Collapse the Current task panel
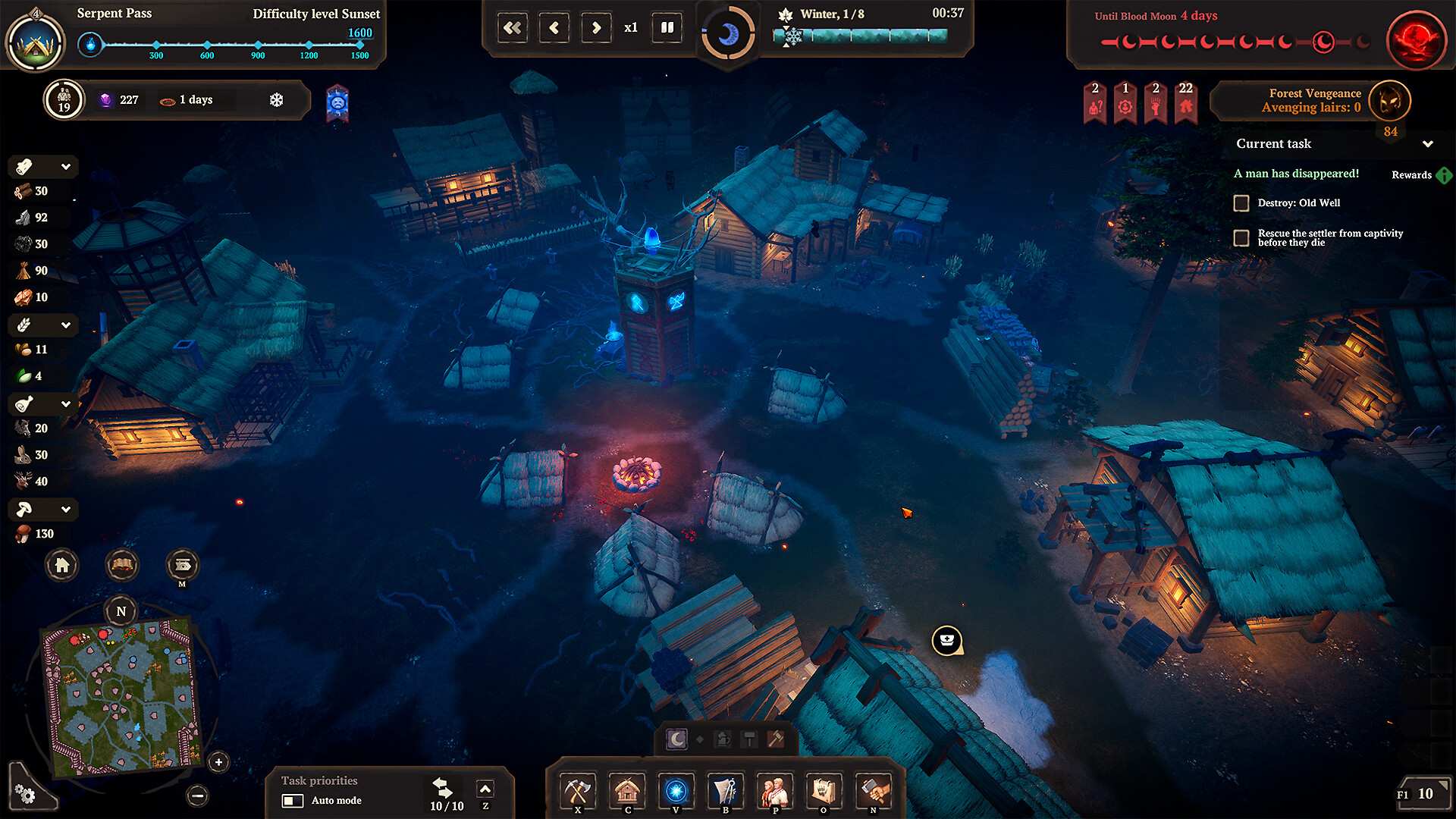This screenshot has width=1456, height=819. (x=1428, y=144)
